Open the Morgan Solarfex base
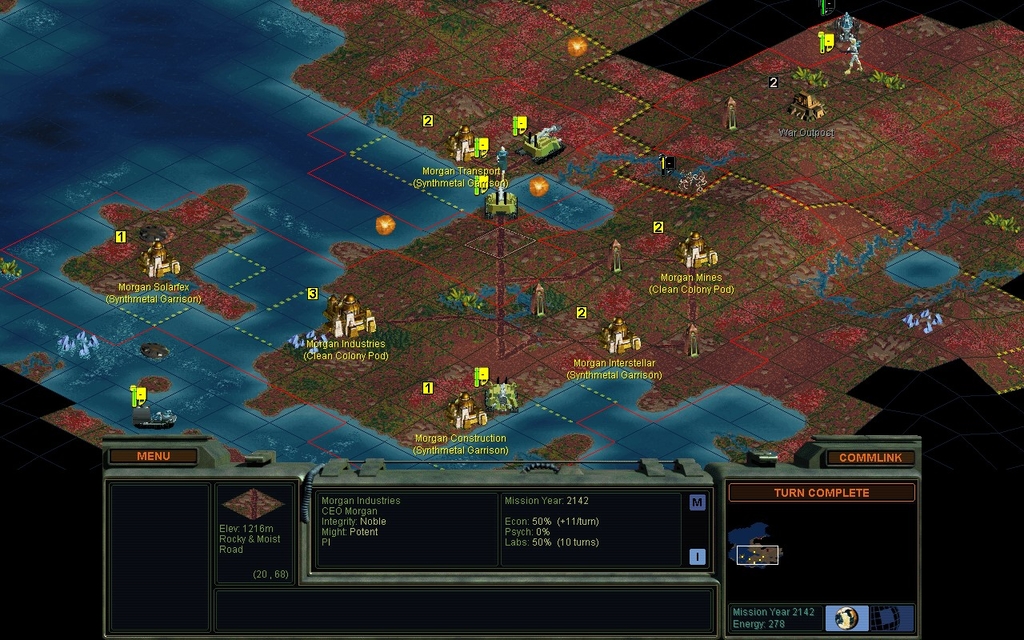Image resolution: width=1024 pixels, height=640 pixels. [159, 262]
